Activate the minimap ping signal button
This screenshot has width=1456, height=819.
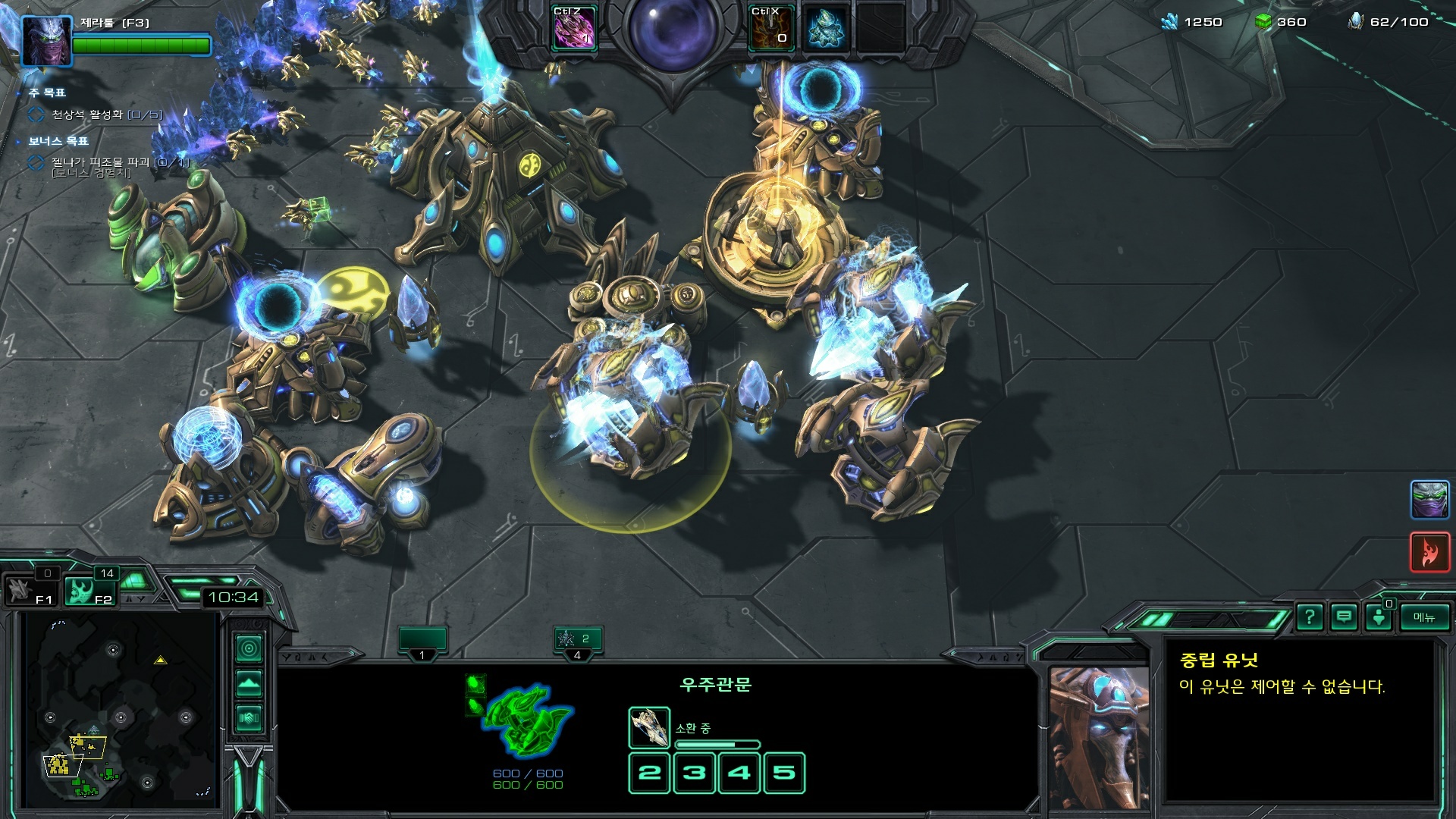click(x=249, y=648)
